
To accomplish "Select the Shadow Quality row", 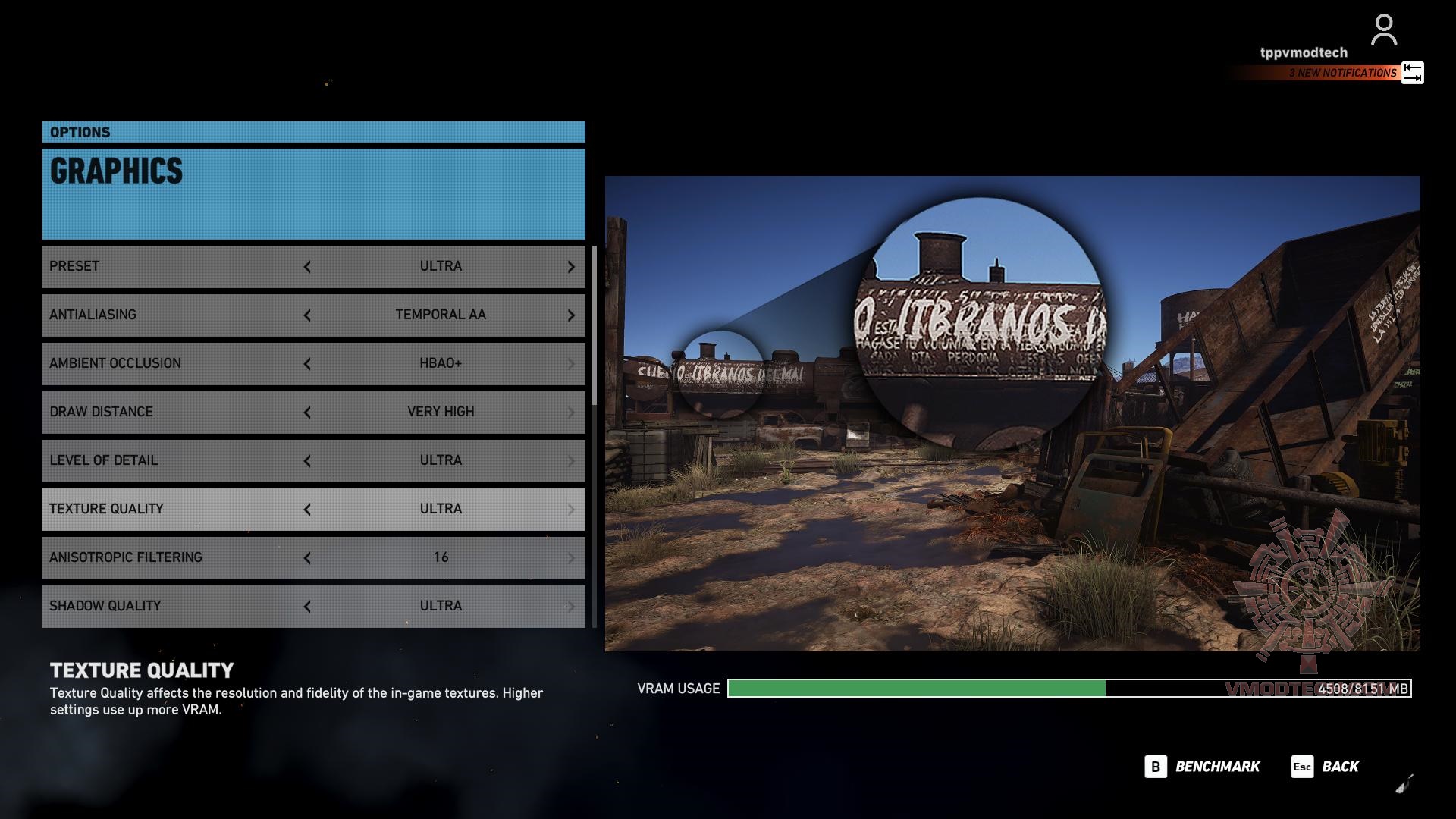I will tap(174, 607).
